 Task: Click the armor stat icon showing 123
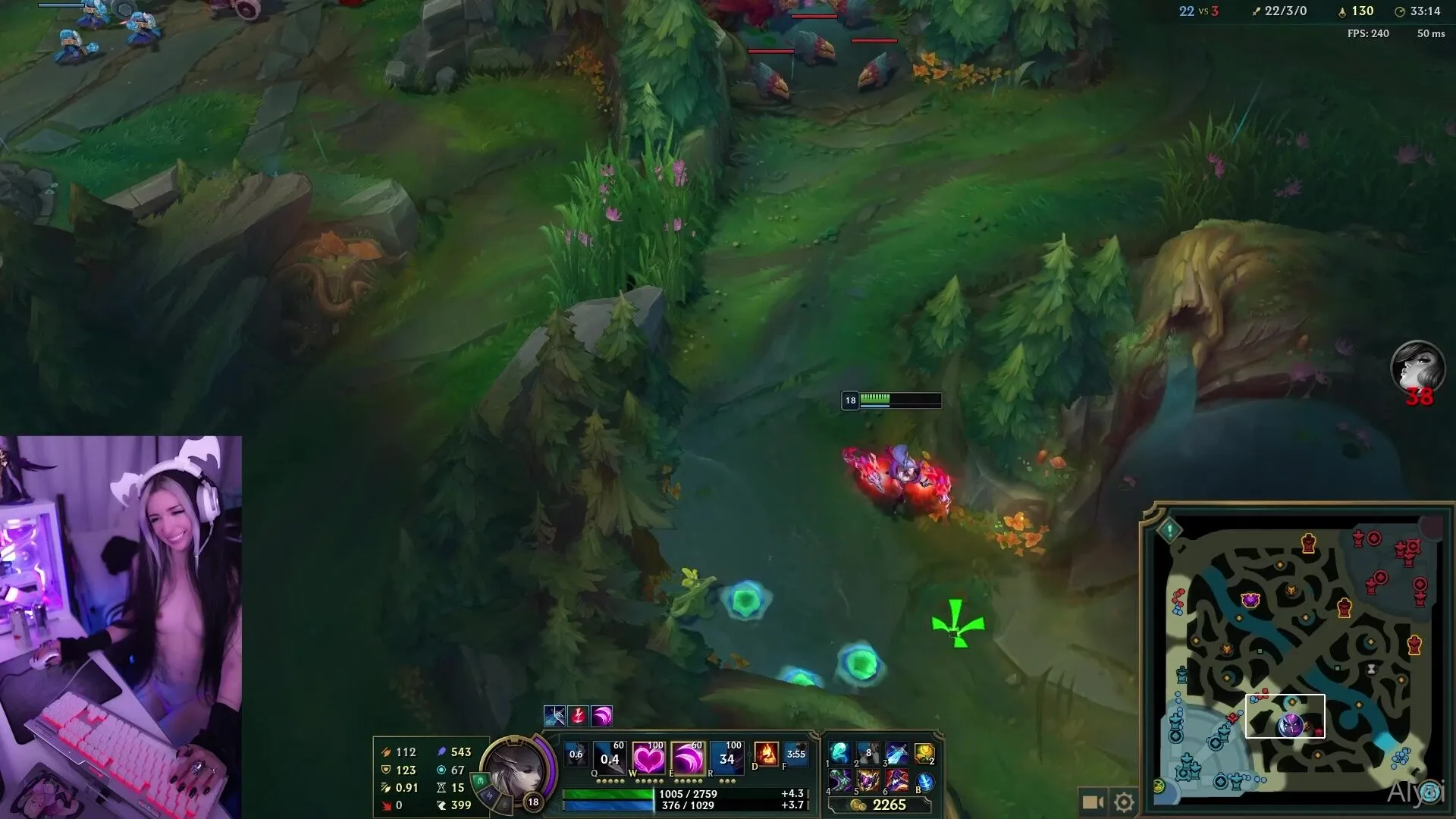point(387,770)
